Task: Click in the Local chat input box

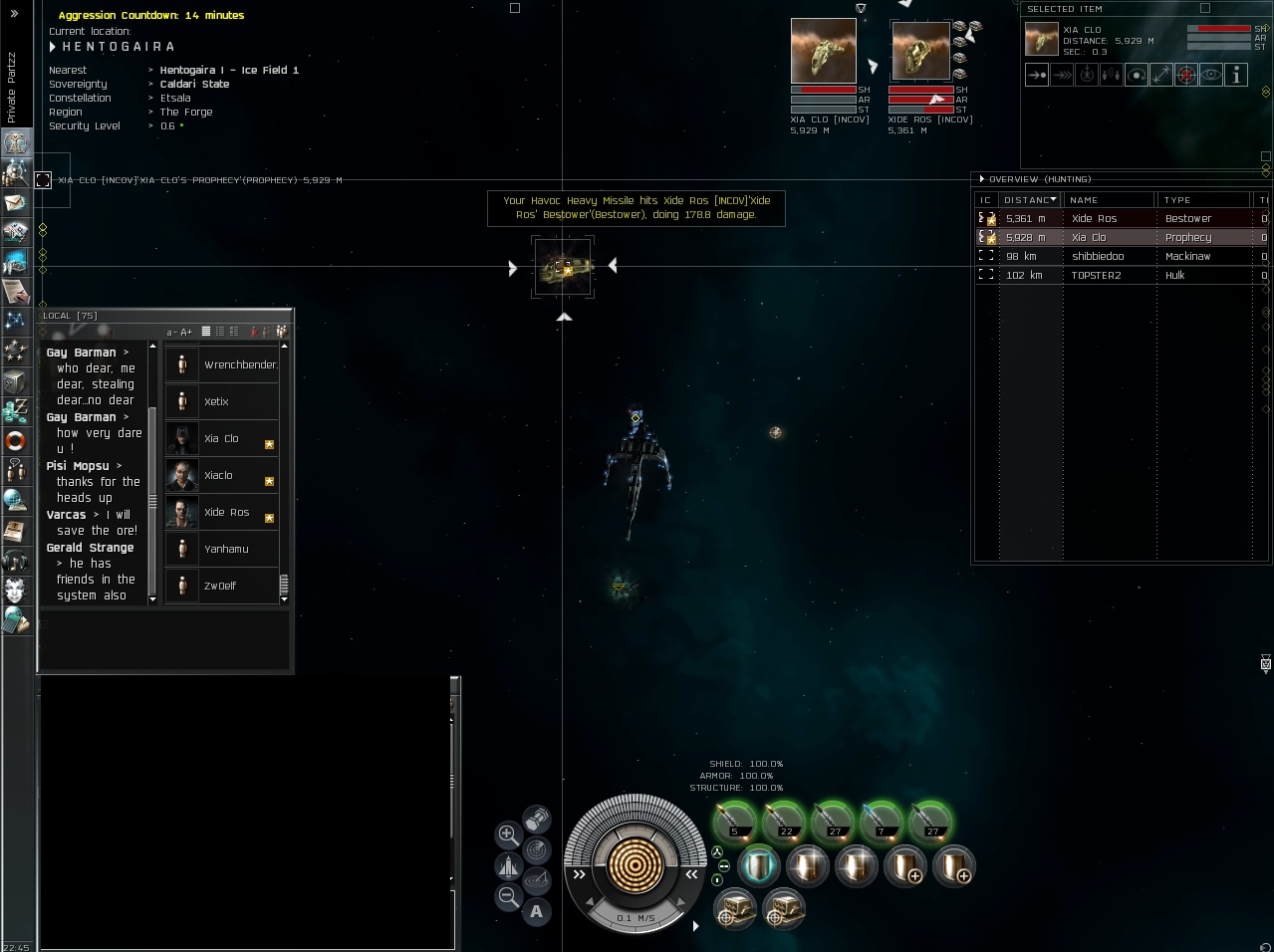Action: pyautogui.click(x=164, y=637)
